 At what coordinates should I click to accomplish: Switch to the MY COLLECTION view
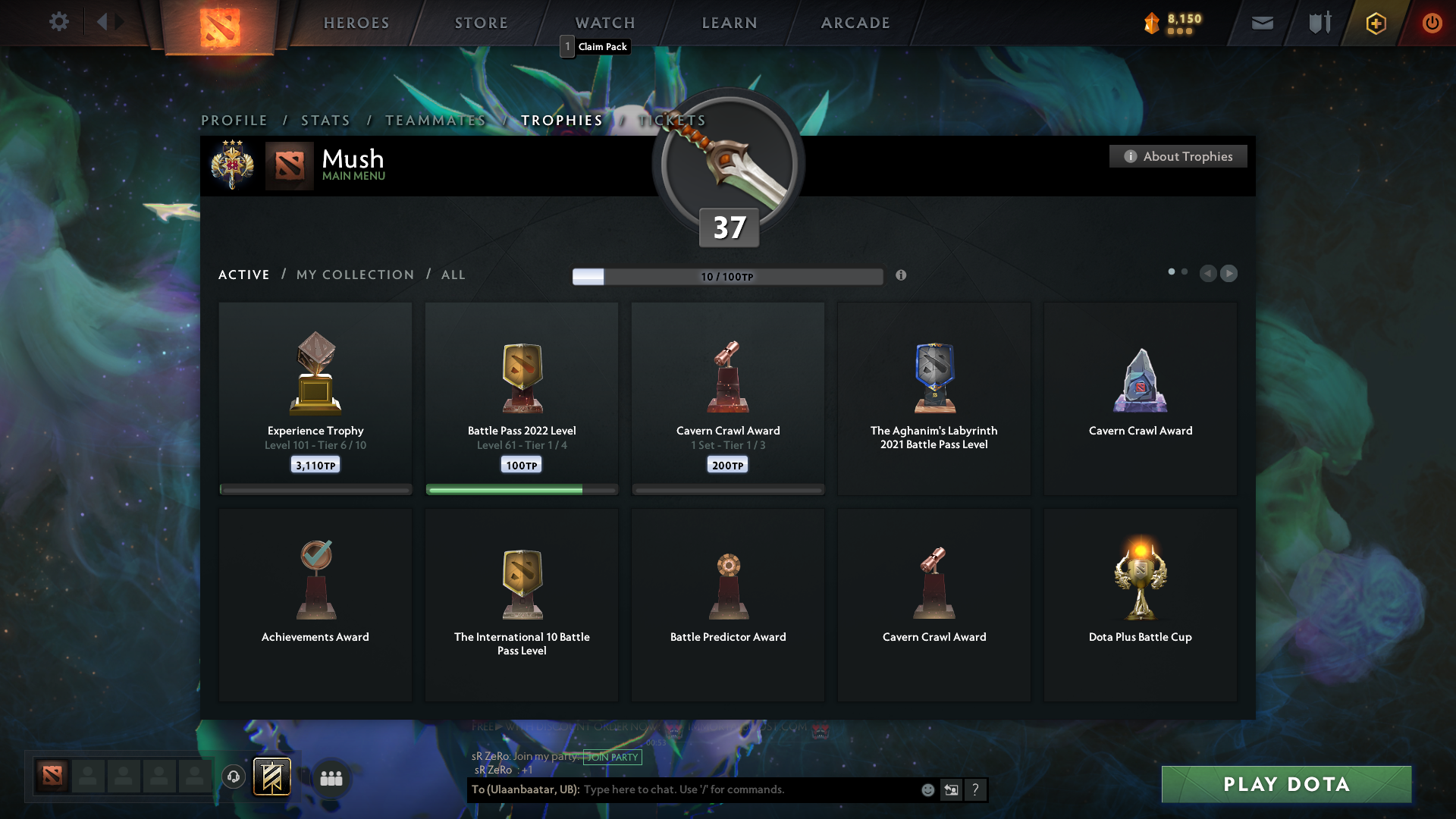point(354,275)
